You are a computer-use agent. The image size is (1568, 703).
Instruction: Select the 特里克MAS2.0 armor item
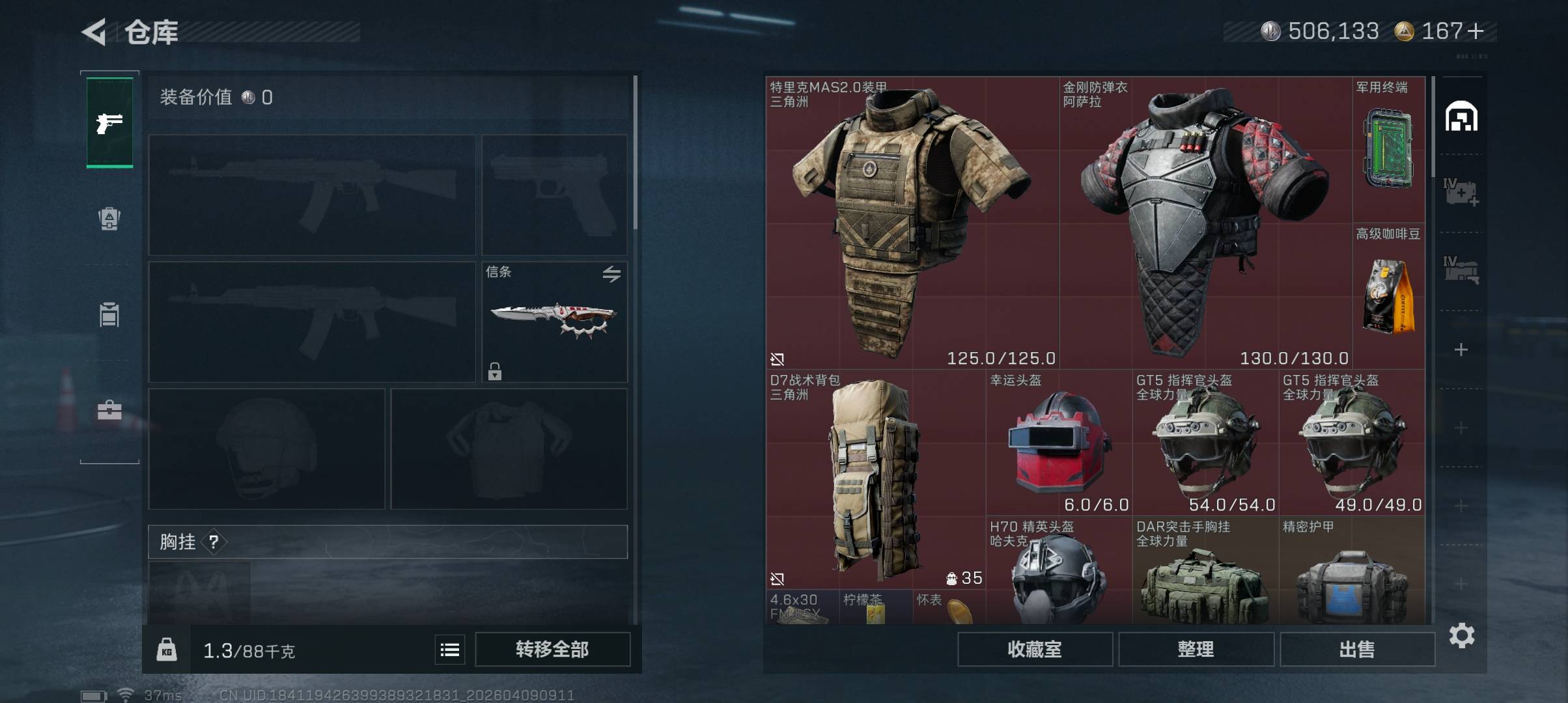pyautogui.click(x=912, y=223)
